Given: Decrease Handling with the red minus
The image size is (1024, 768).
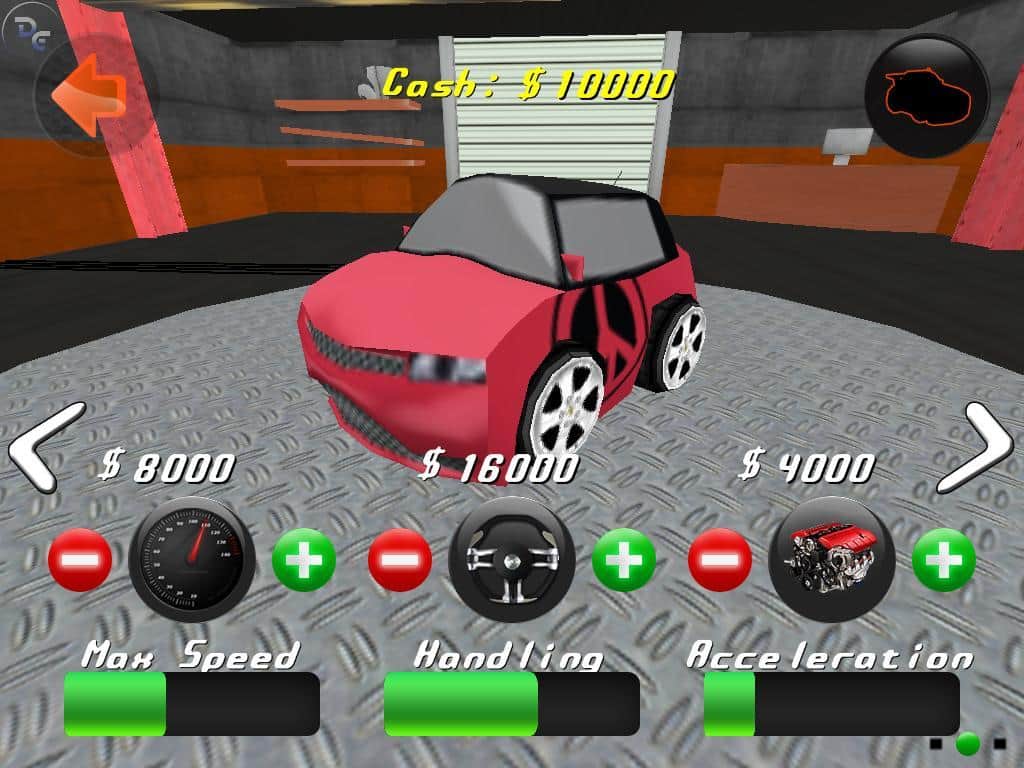Looking at the screenshot, I should click(400, 560).
